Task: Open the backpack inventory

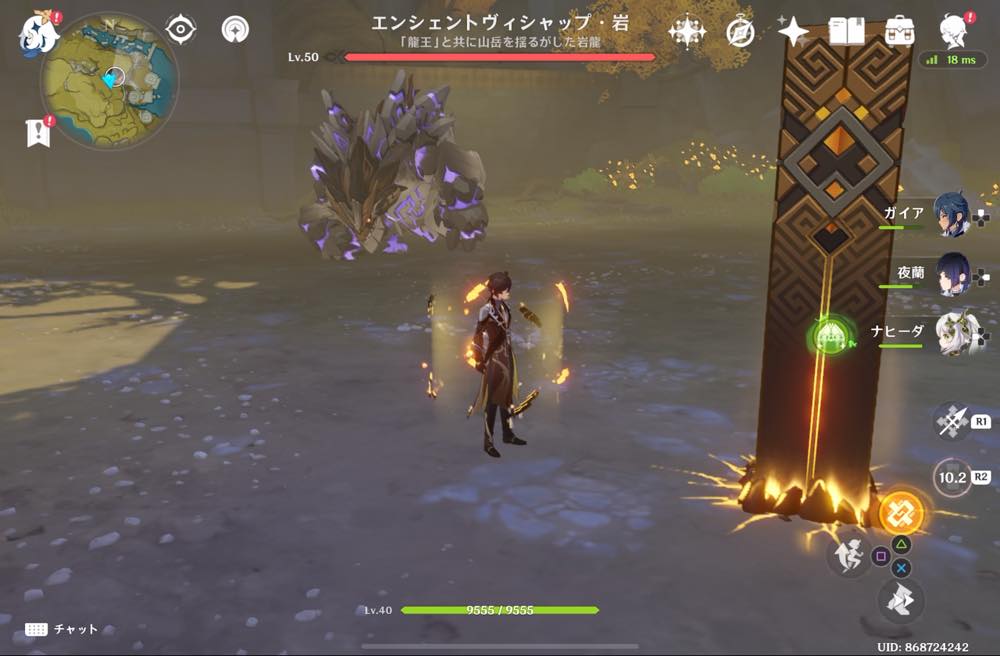Action: click(x=899, y=33)
